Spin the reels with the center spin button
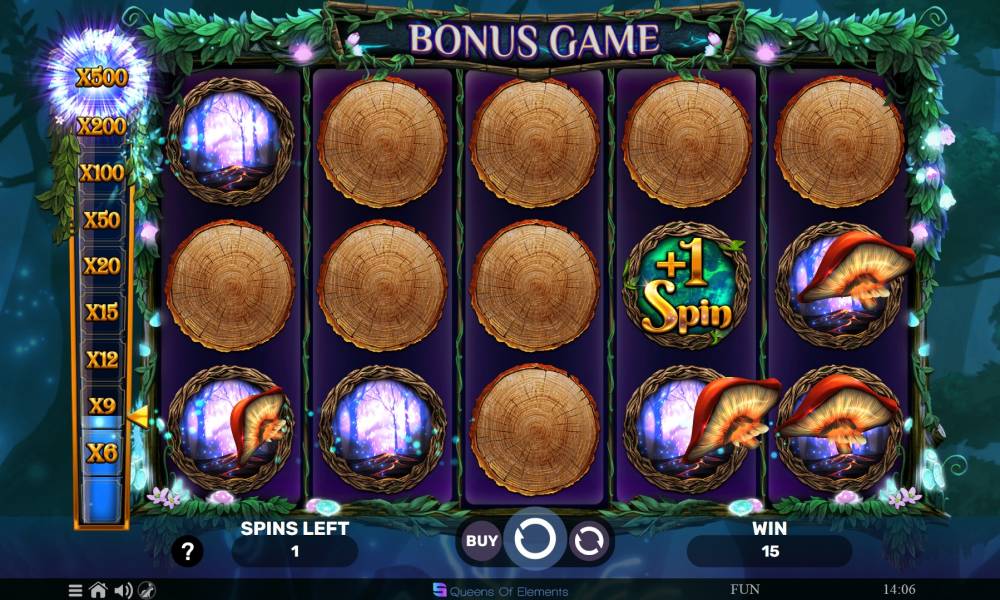This screenshot has height=600, width=1000. [536, 540]
